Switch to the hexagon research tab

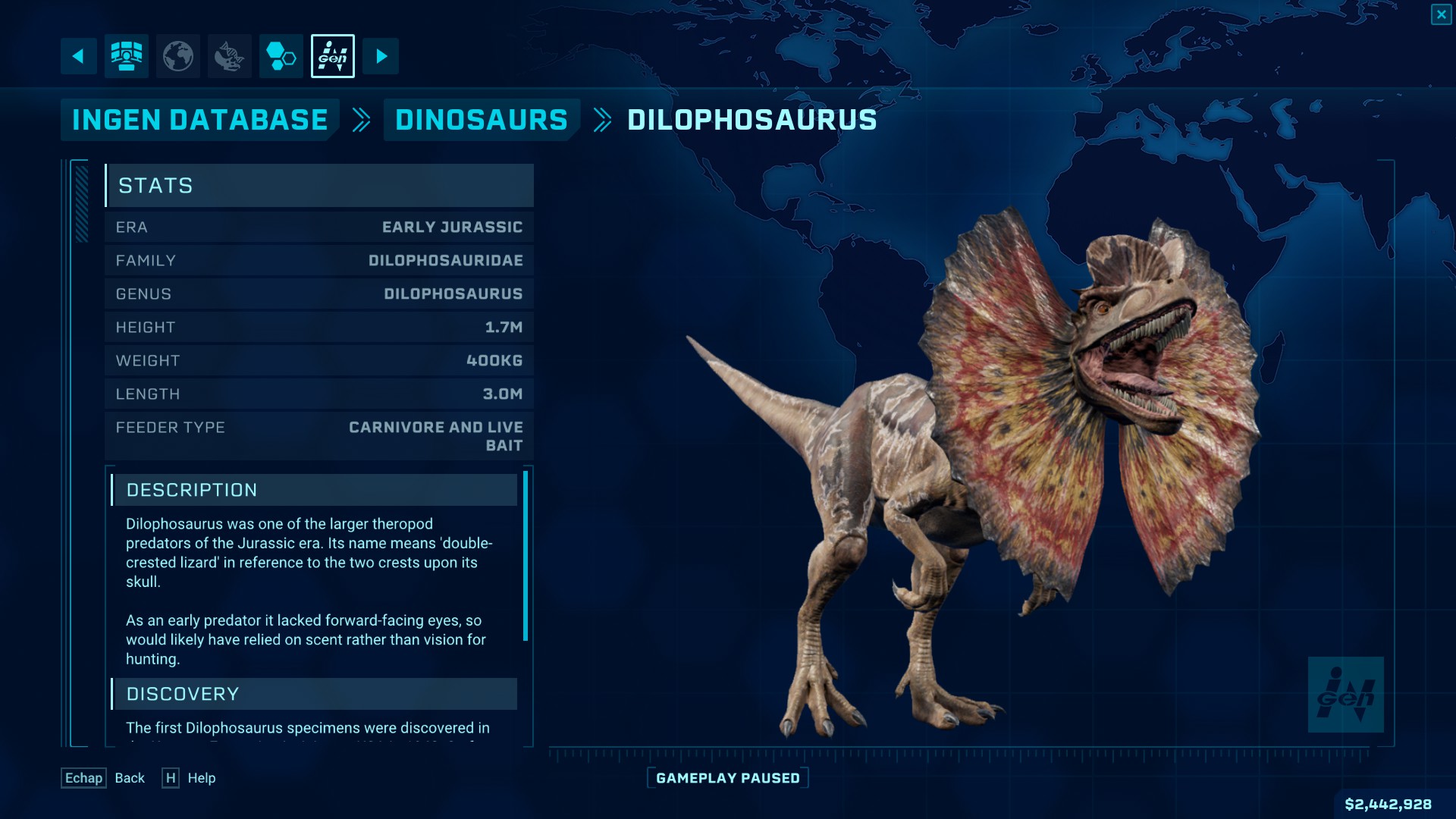pyautogui.click(x=281, y=56)
